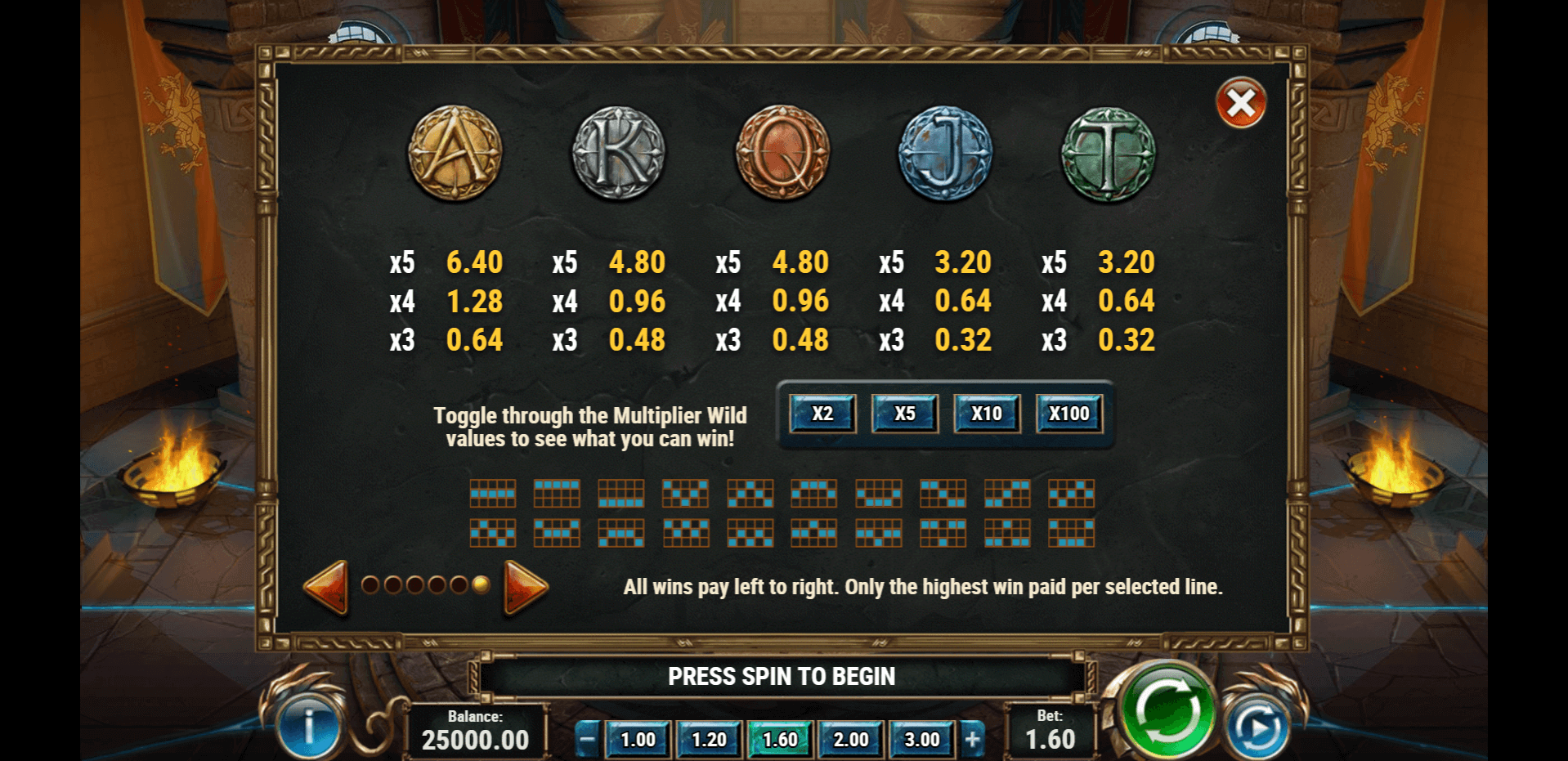This screenshot has height=761, width=1568.
Task: Jump to the first paytable page dot
Action: tap(370, 584)
